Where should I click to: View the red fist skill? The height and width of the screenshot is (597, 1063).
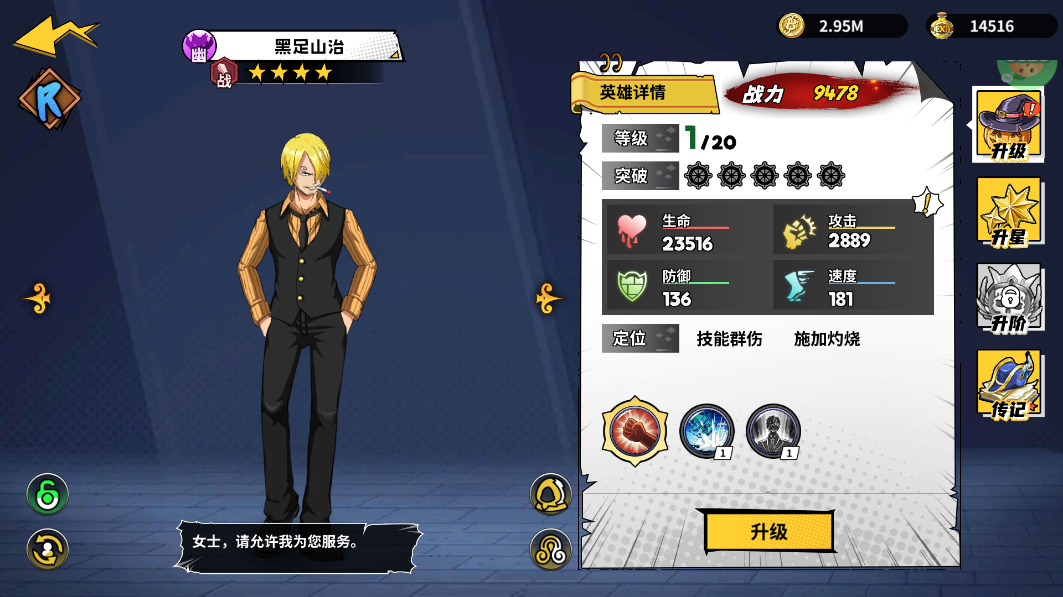point(635,431)
